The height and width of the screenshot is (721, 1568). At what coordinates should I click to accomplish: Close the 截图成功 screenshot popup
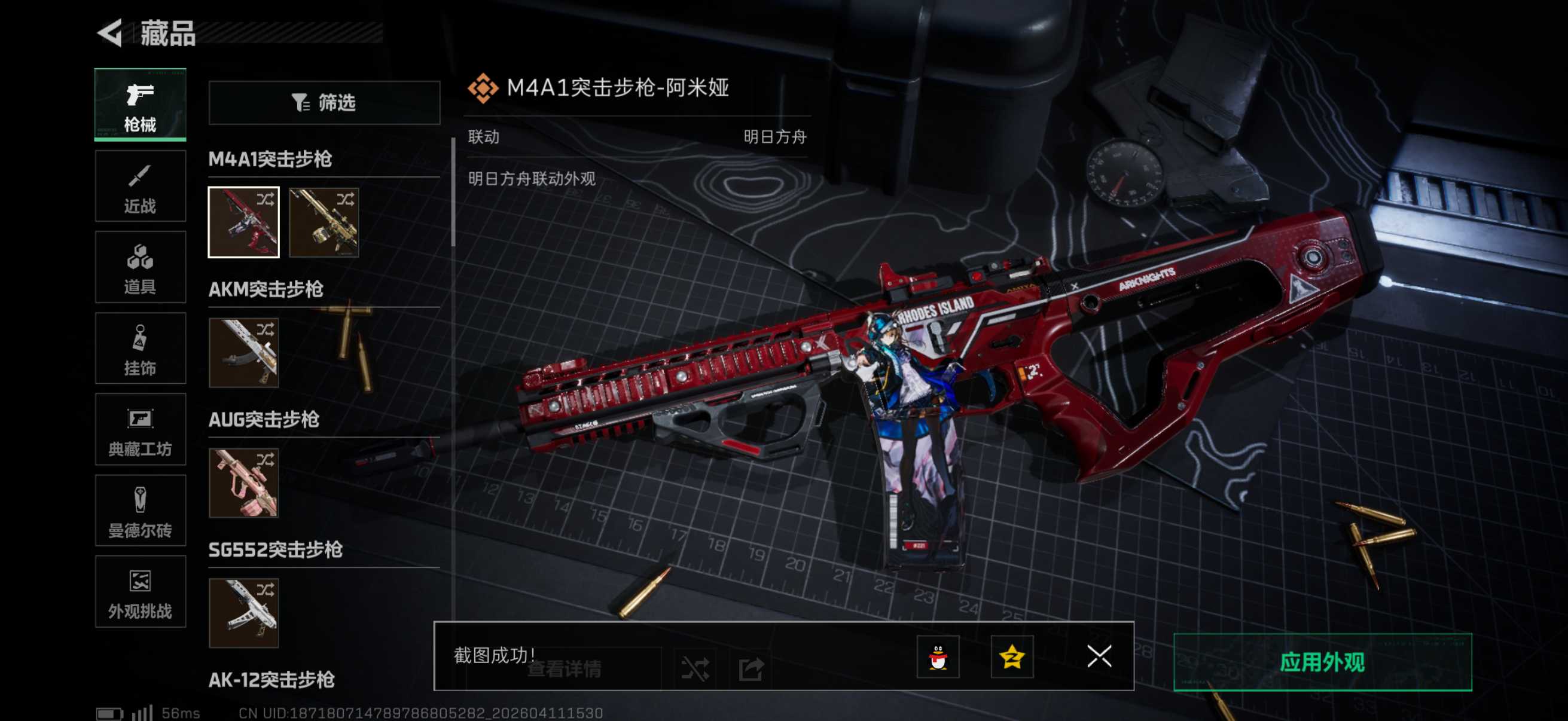(1099, 656)
